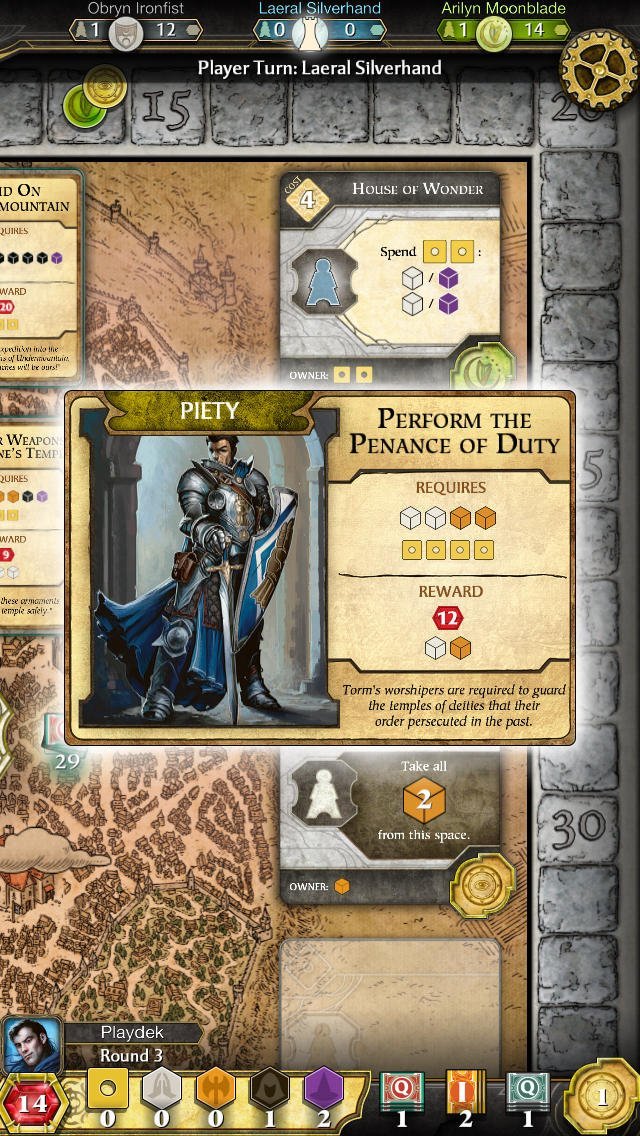Click the gold agent token button

click(x=601, y=1097)
